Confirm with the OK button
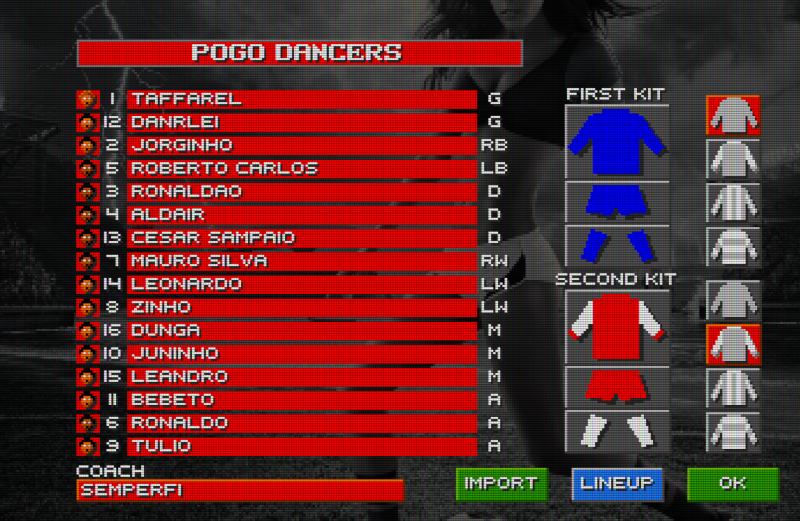The height and width of the screenshot is (521, 800). 732,484
